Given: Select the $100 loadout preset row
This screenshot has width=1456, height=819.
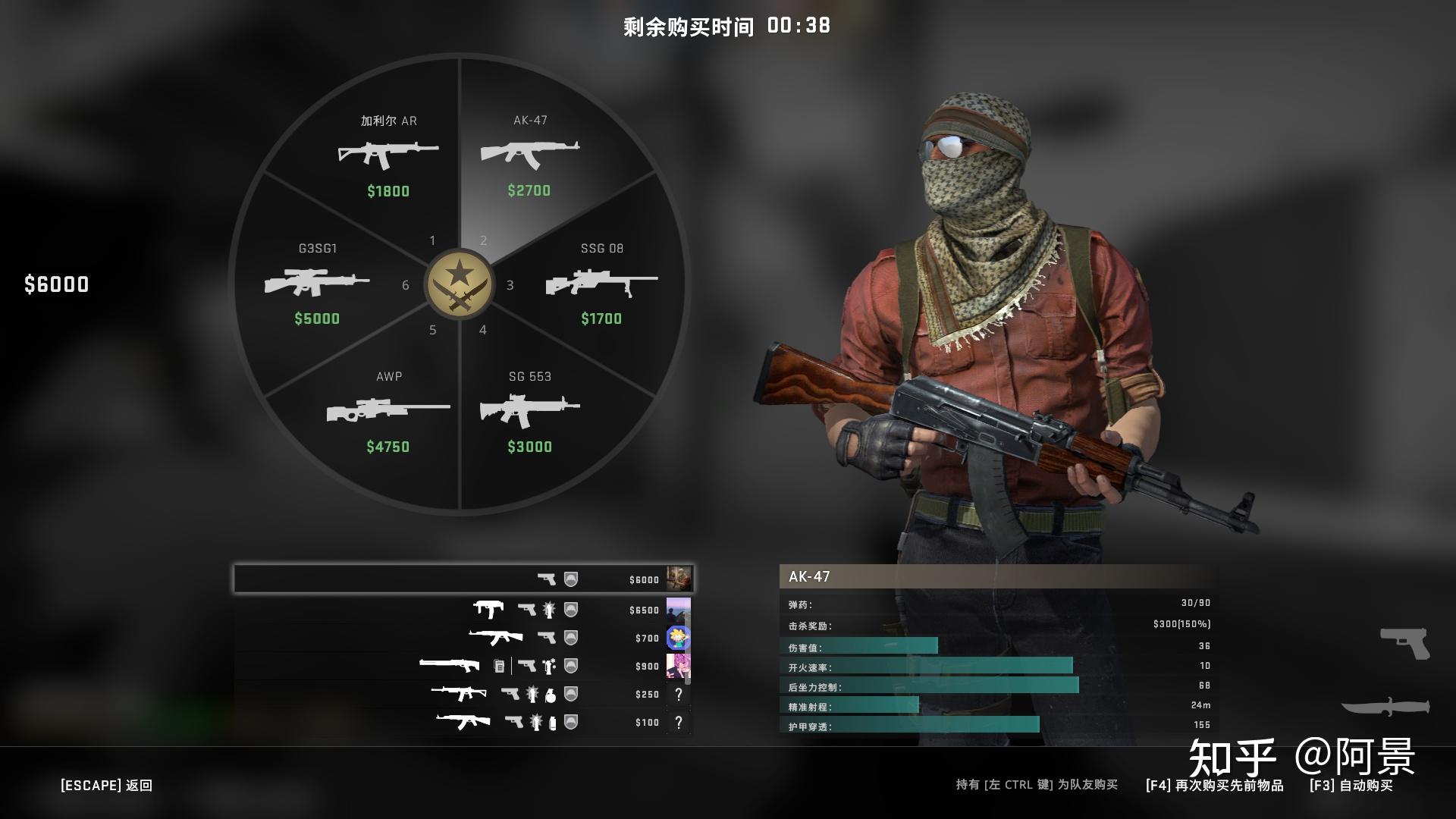Looking at the screenshot, I should 463,723.
